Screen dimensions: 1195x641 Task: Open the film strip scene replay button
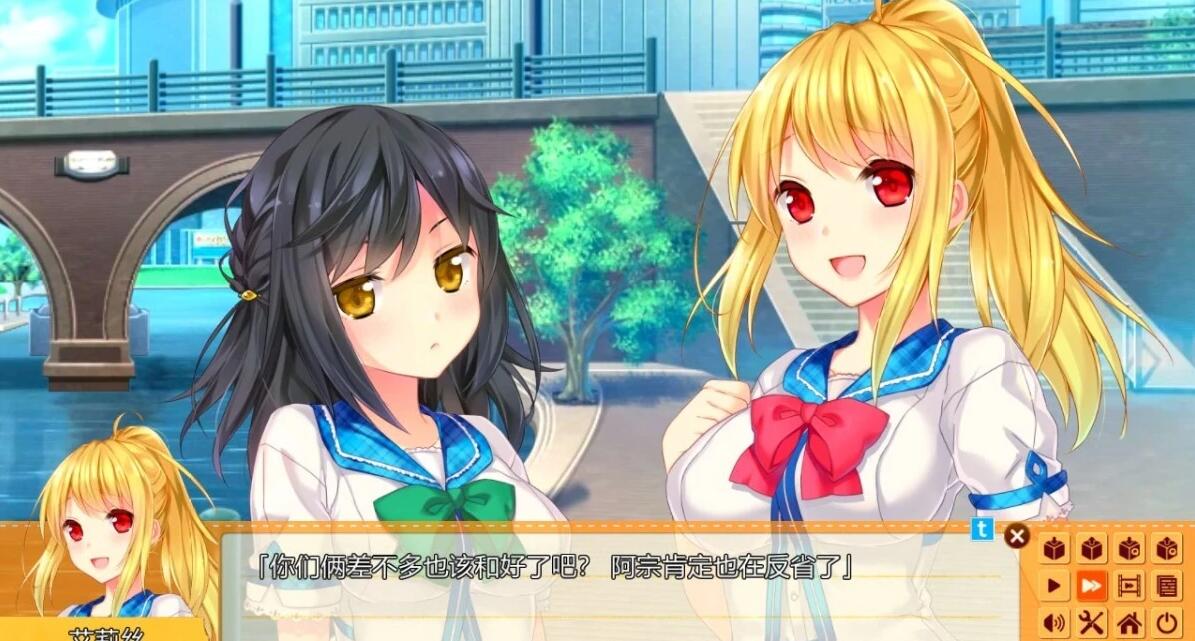(1129, 585)
